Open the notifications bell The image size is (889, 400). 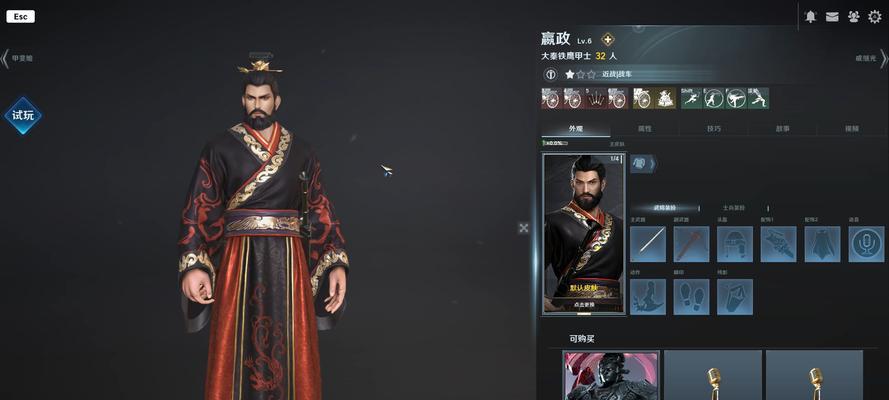coord(811,17)
